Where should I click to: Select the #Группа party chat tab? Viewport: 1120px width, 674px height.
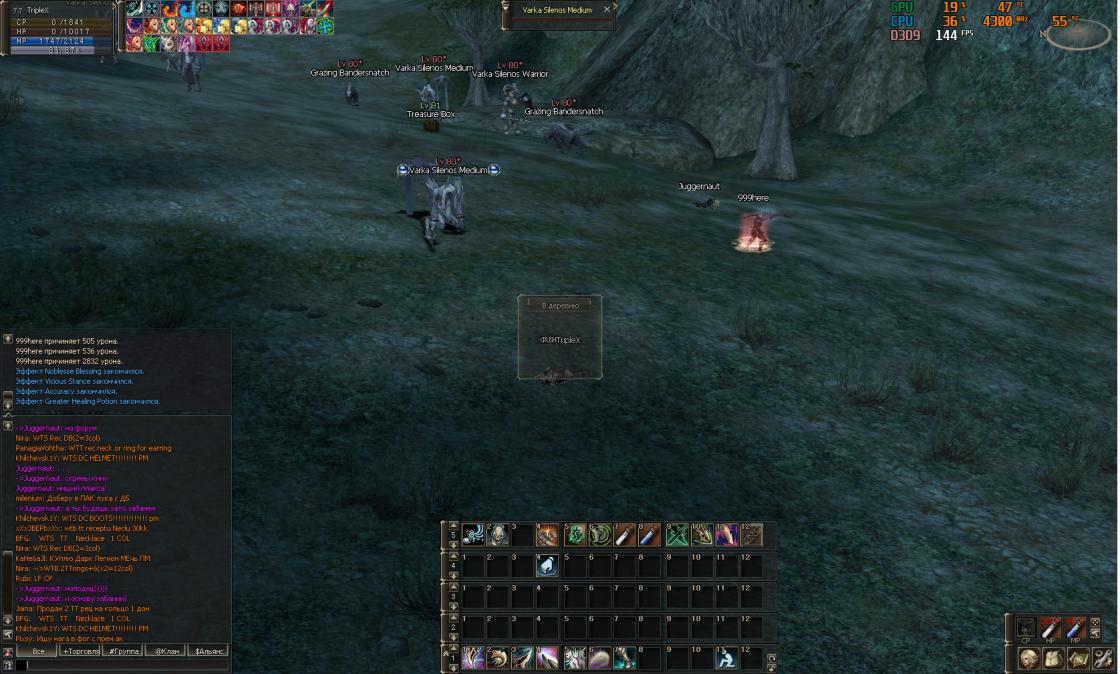point(123,651)
